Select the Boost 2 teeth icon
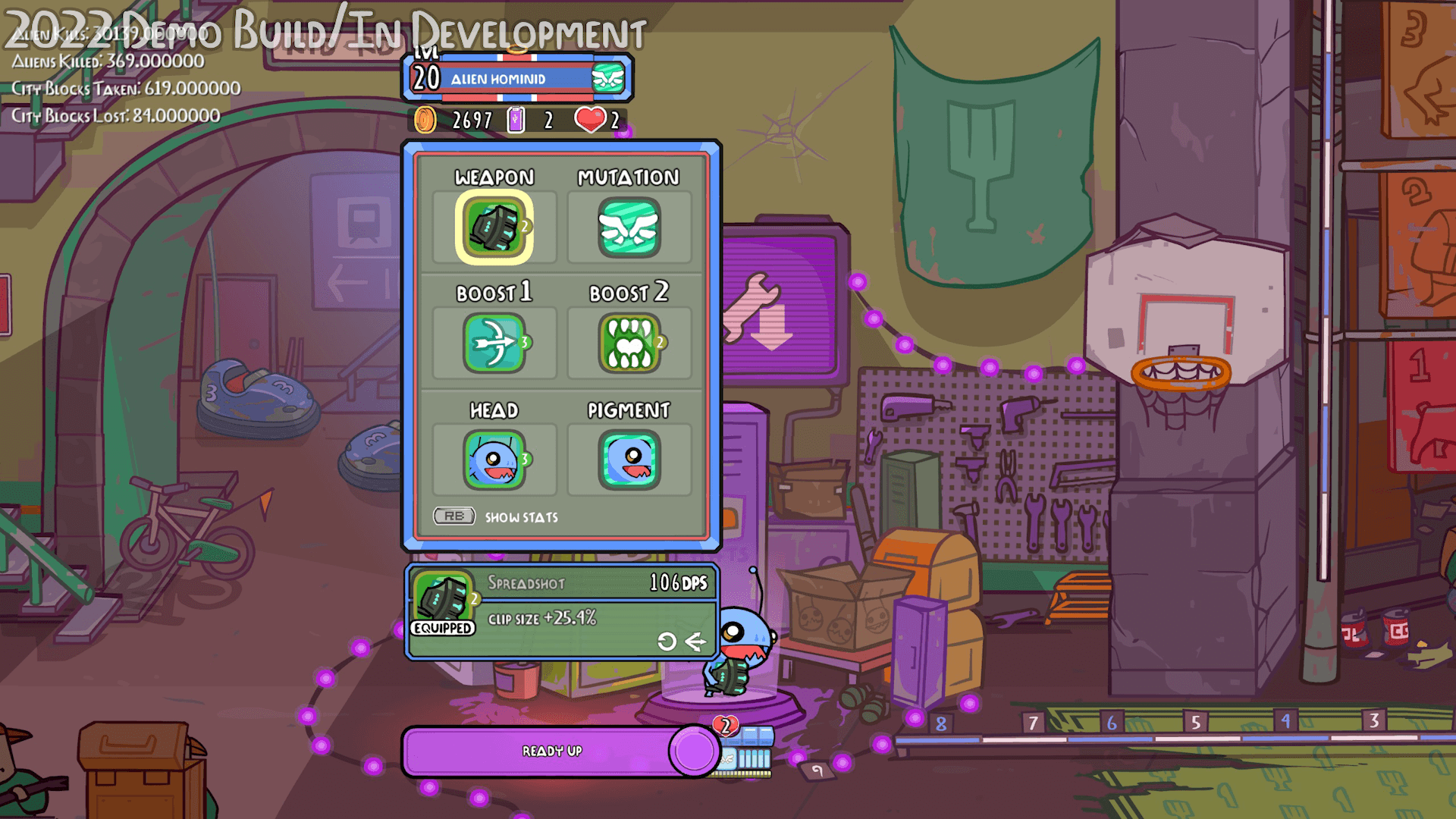 629,344
